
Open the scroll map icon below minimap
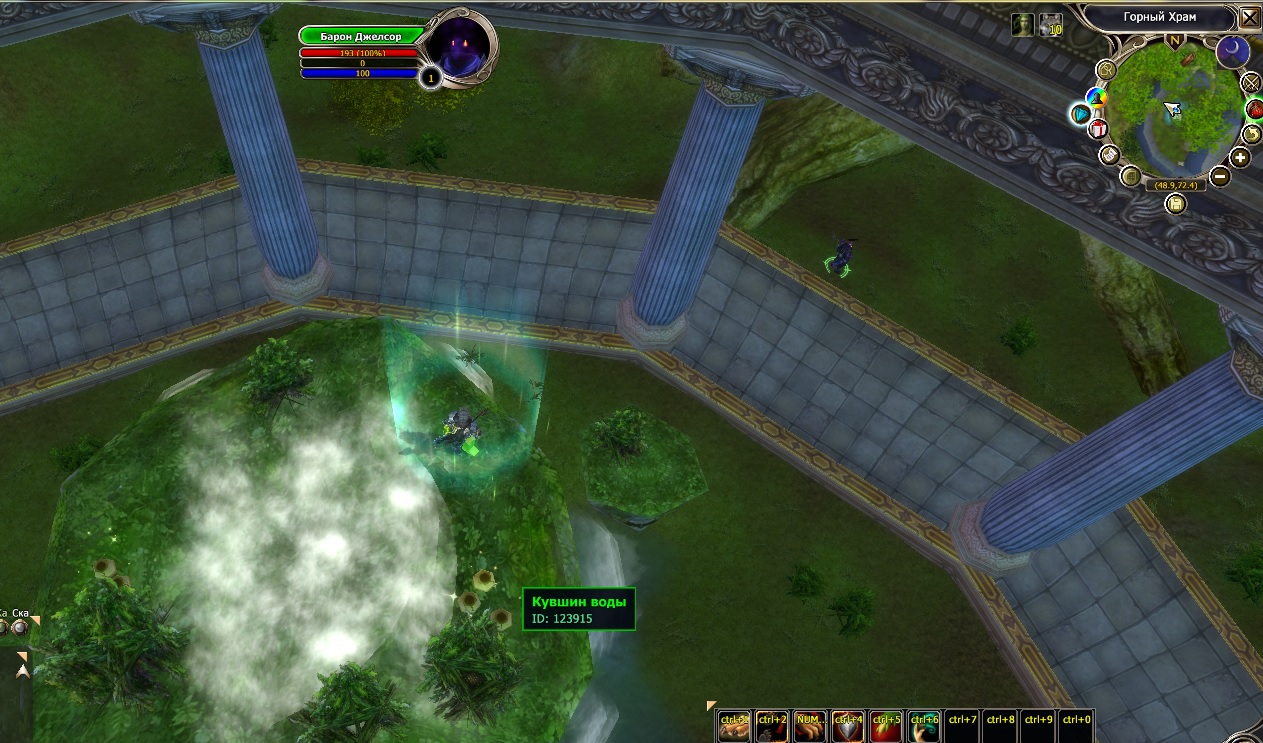tap(1108, 155)
